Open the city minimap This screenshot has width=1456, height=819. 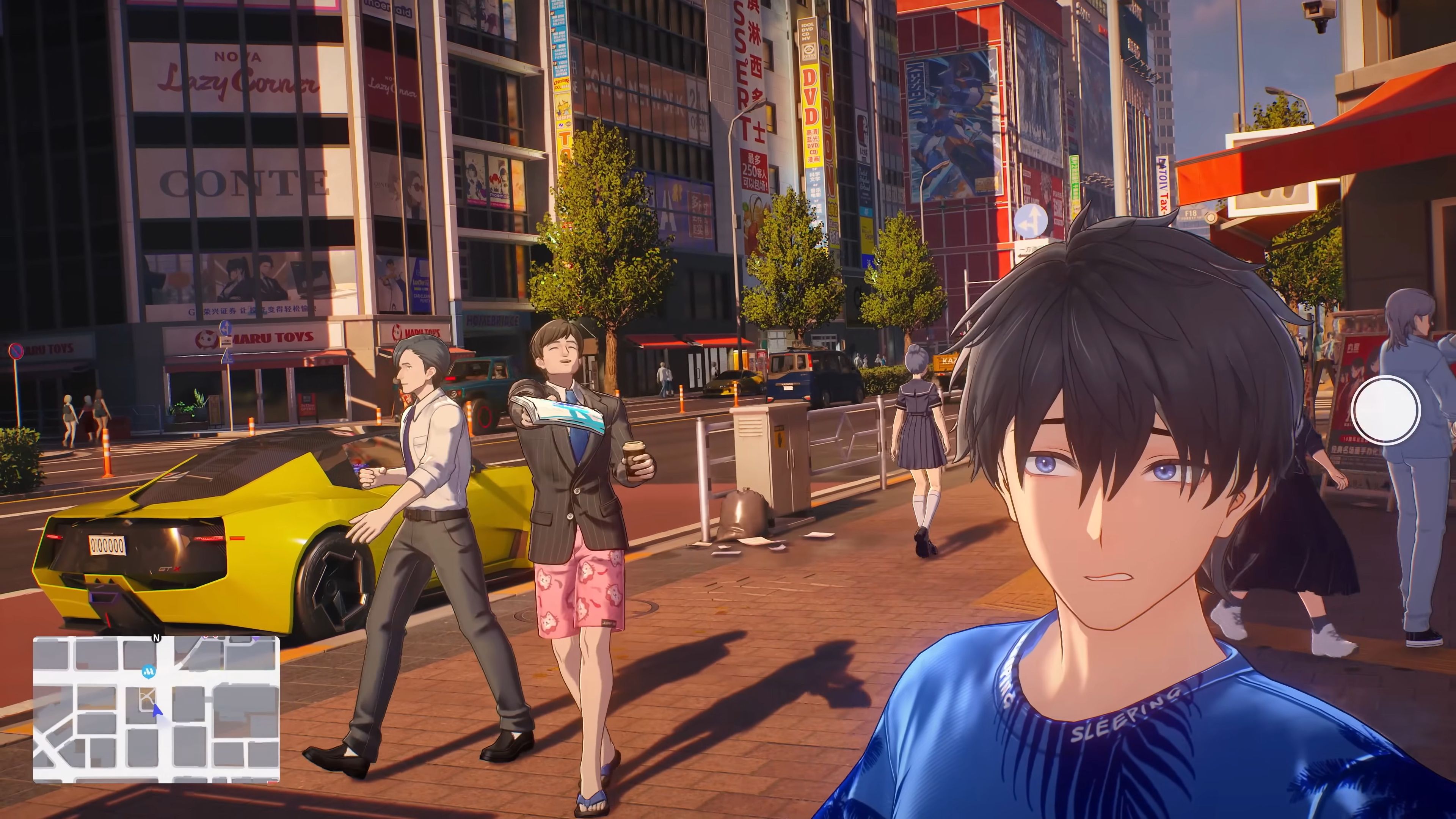(156, 709)
